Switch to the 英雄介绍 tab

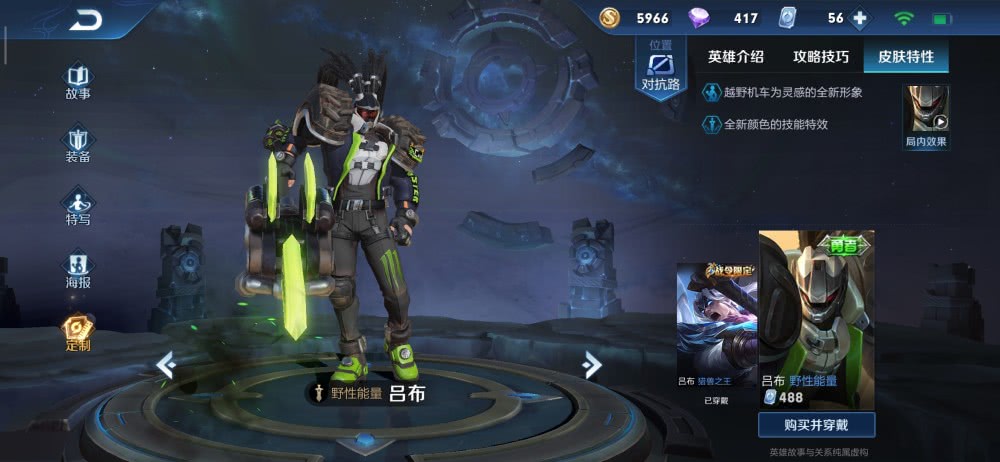(735, 57)
